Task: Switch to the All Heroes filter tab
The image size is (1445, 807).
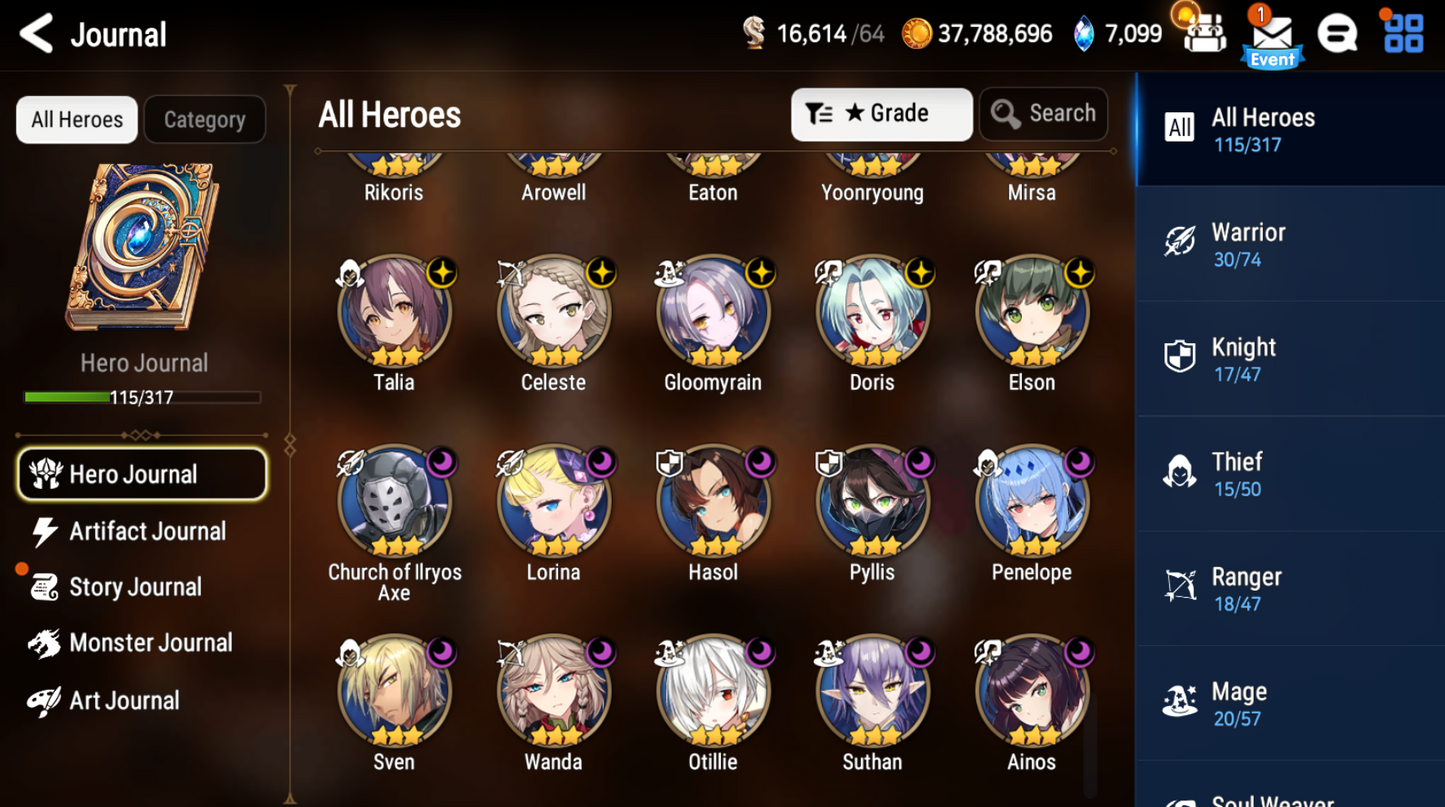Action: [x=76, y=119]
